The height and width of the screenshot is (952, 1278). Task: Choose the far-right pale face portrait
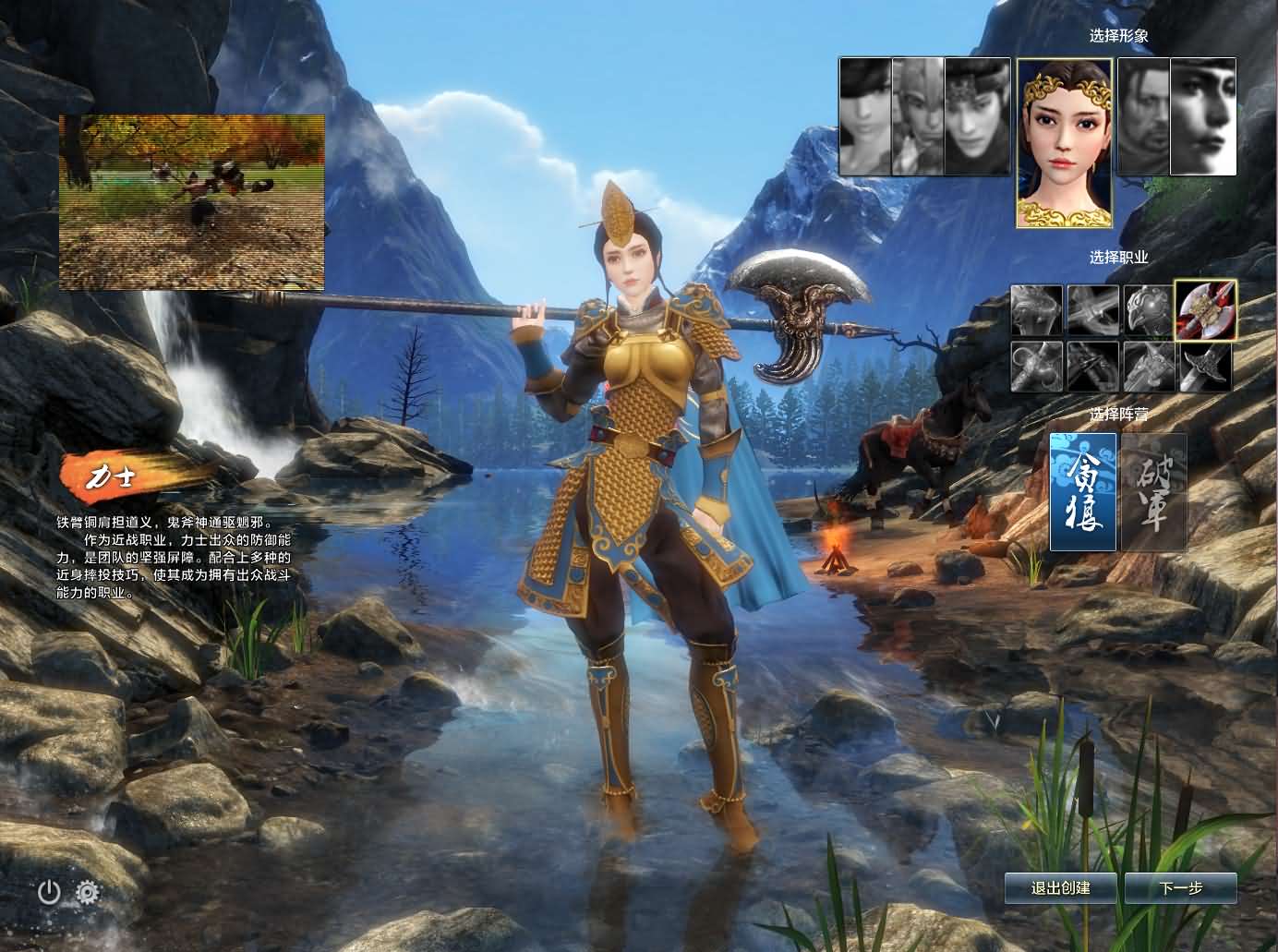click(x=1204, y=116)
